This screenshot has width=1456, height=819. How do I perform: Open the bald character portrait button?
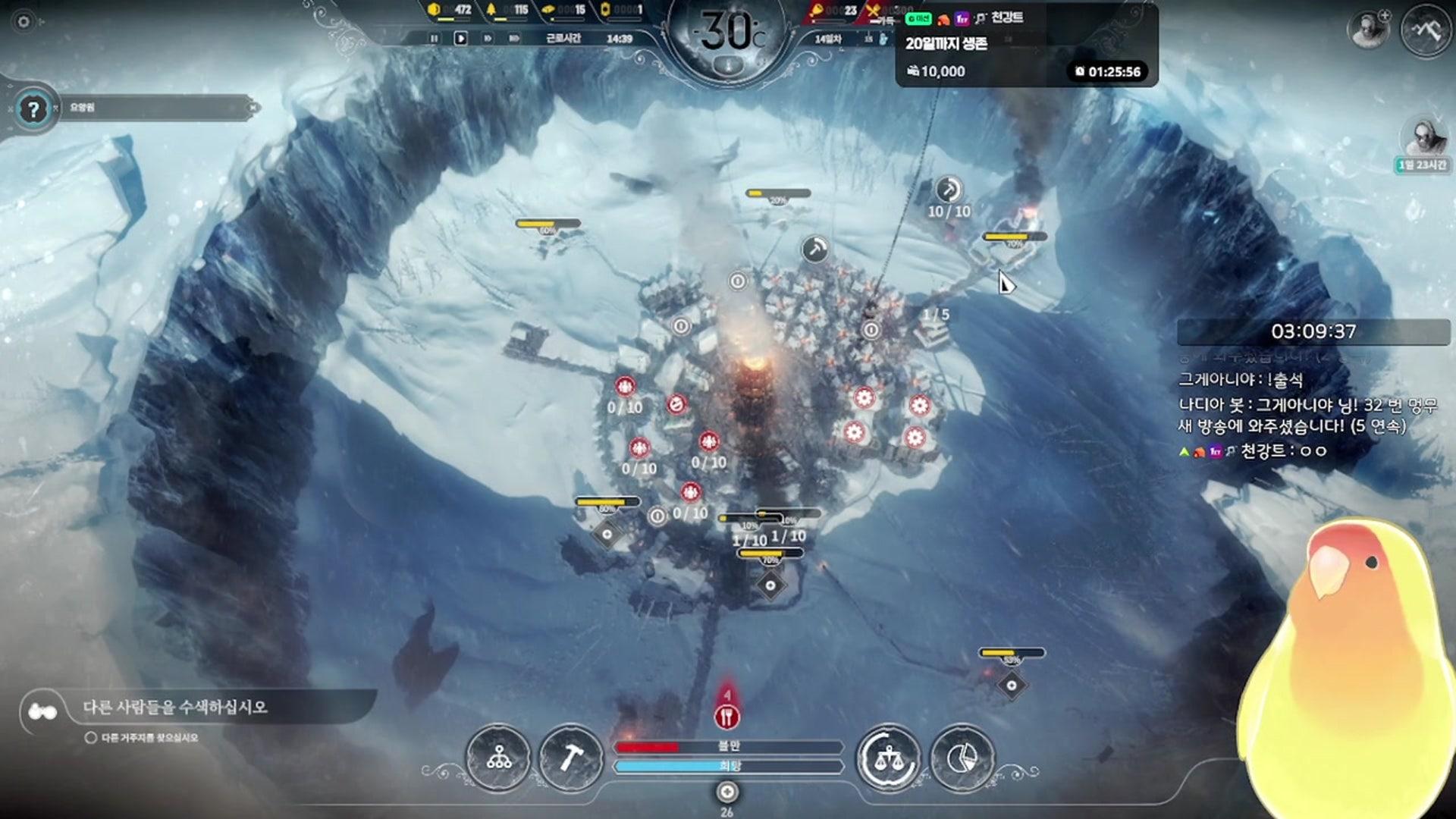1367,30
